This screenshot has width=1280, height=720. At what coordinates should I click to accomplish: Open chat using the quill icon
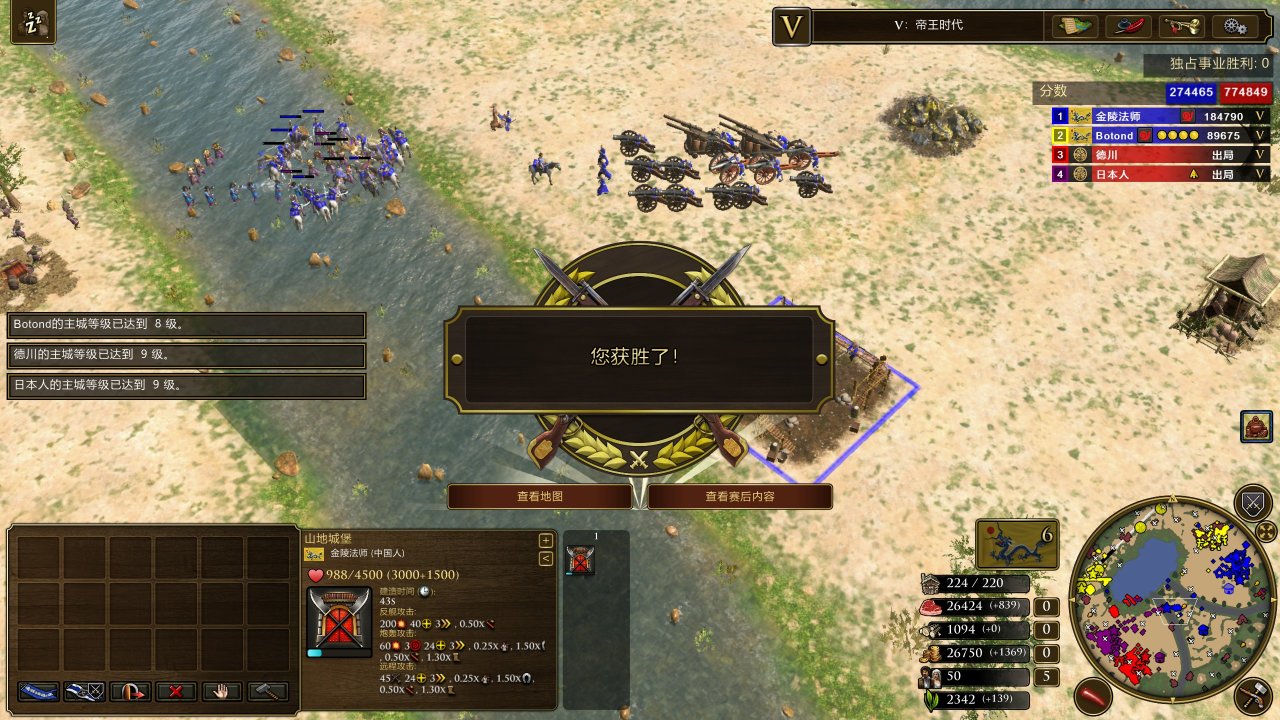pyautogui.click(x=1127, y=28)
